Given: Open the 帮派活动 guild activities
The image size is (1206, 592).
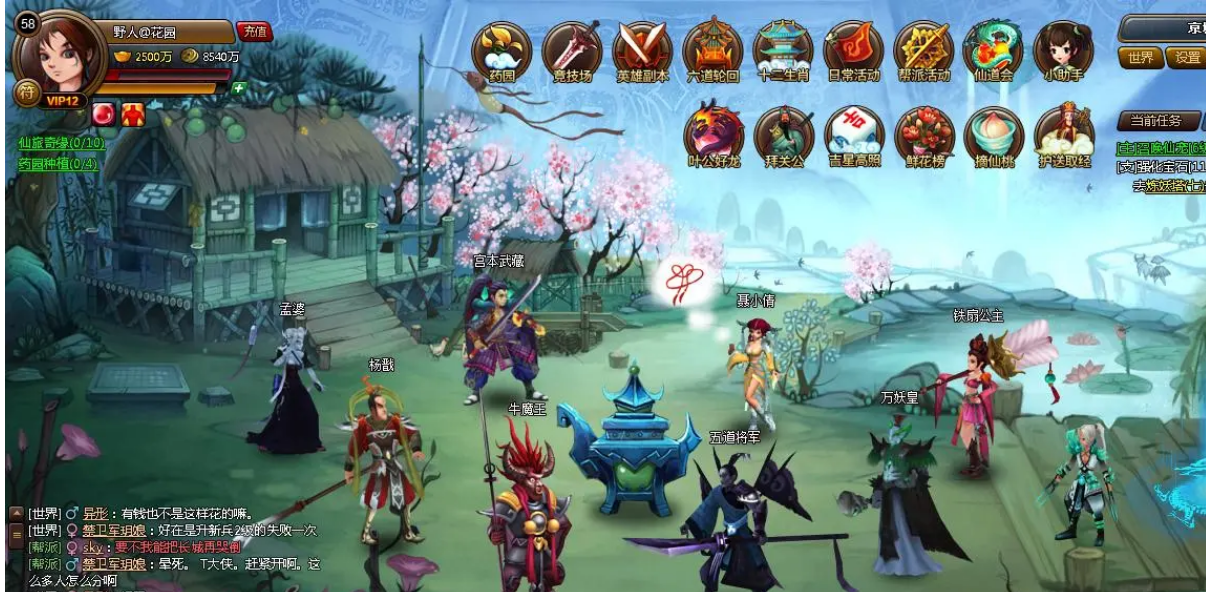Looking at the screenshot, I should [x=923, y=50].
